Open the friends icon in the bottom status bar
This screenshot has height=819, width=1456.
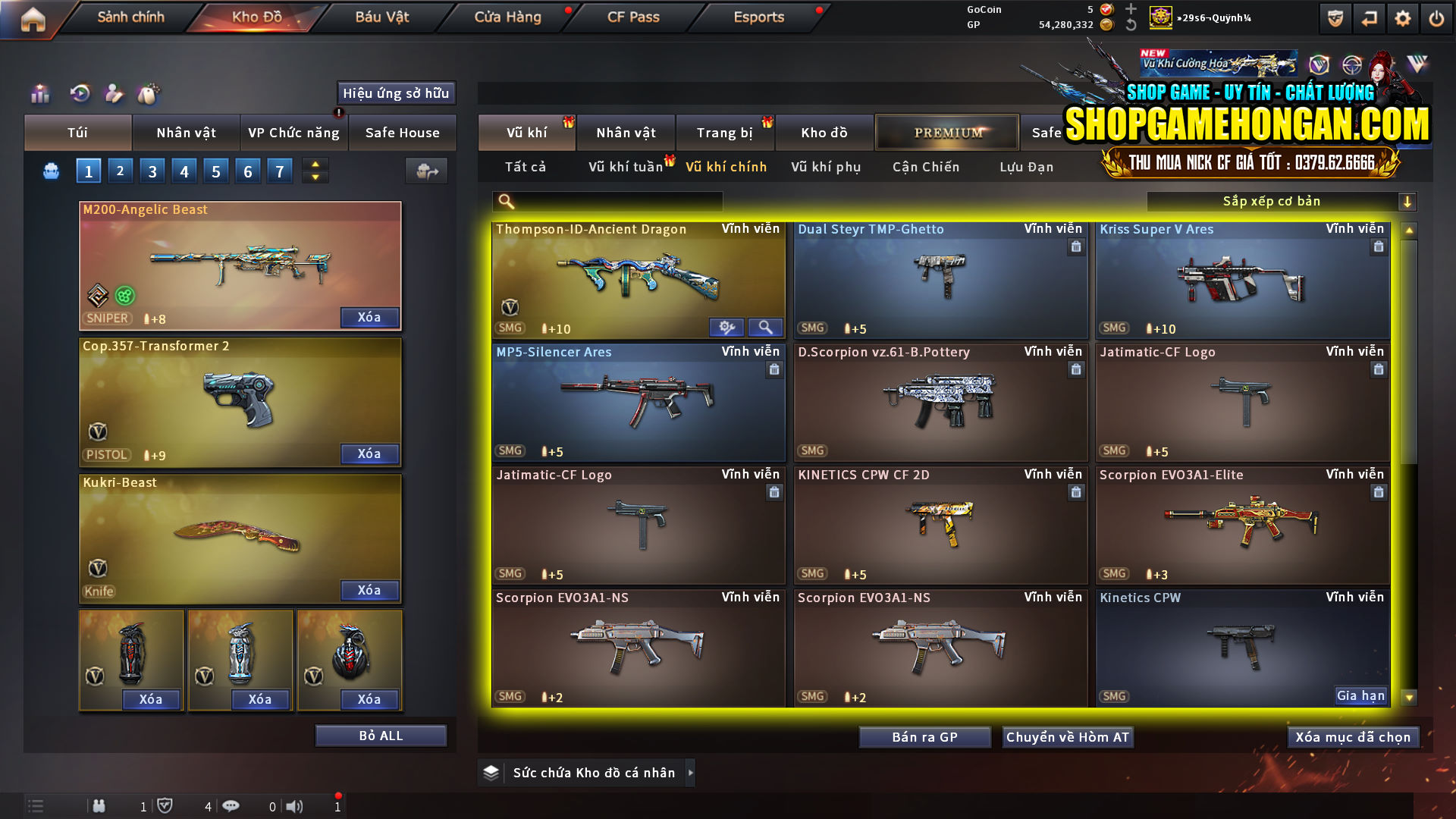(99, 806)
